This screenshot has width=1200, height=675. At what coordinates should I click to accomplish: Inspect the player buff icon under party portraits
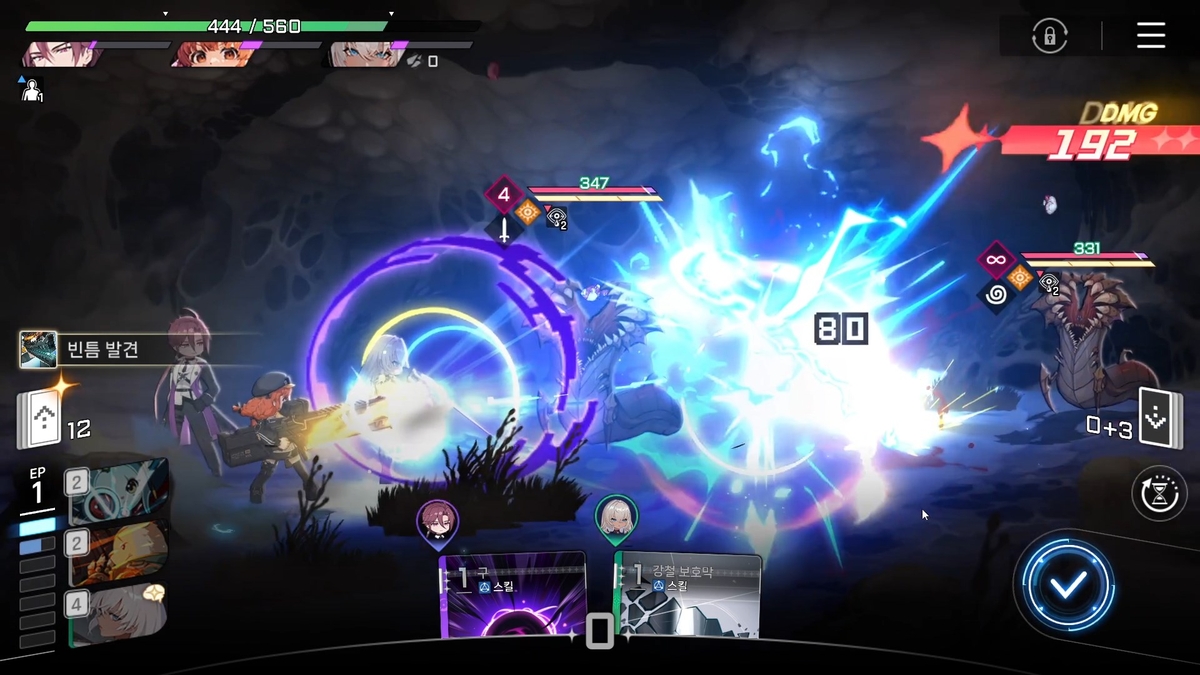30,89
